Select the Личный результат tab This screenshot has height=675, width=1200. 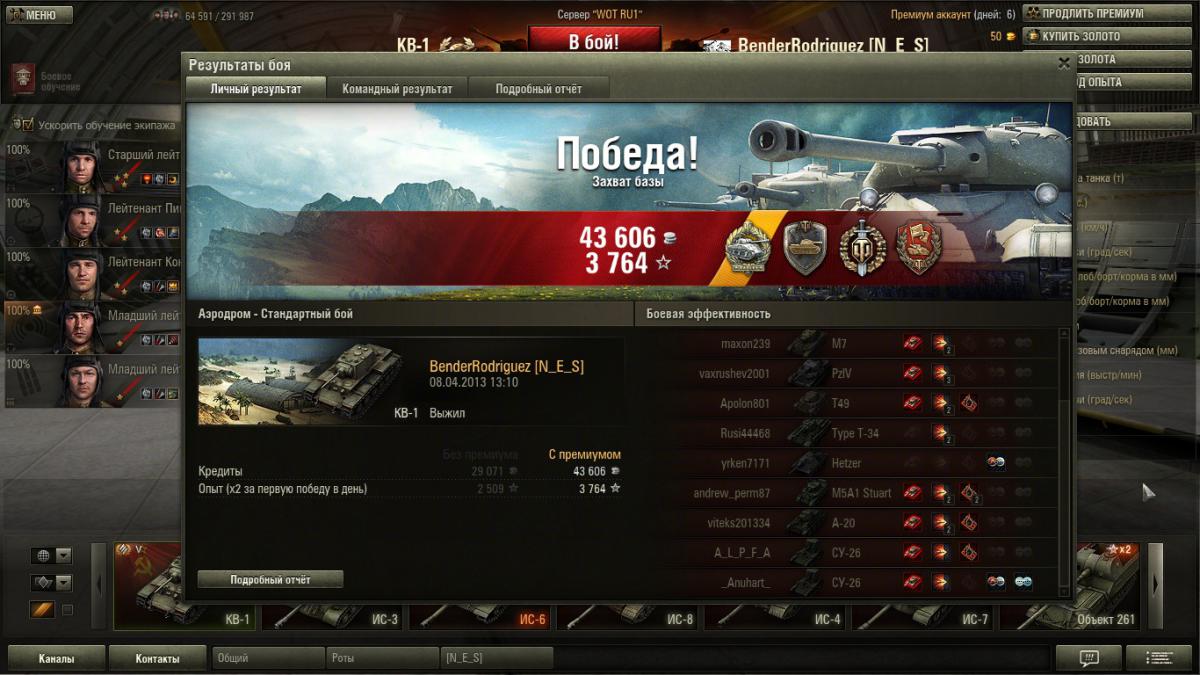(x=256, y=89)
